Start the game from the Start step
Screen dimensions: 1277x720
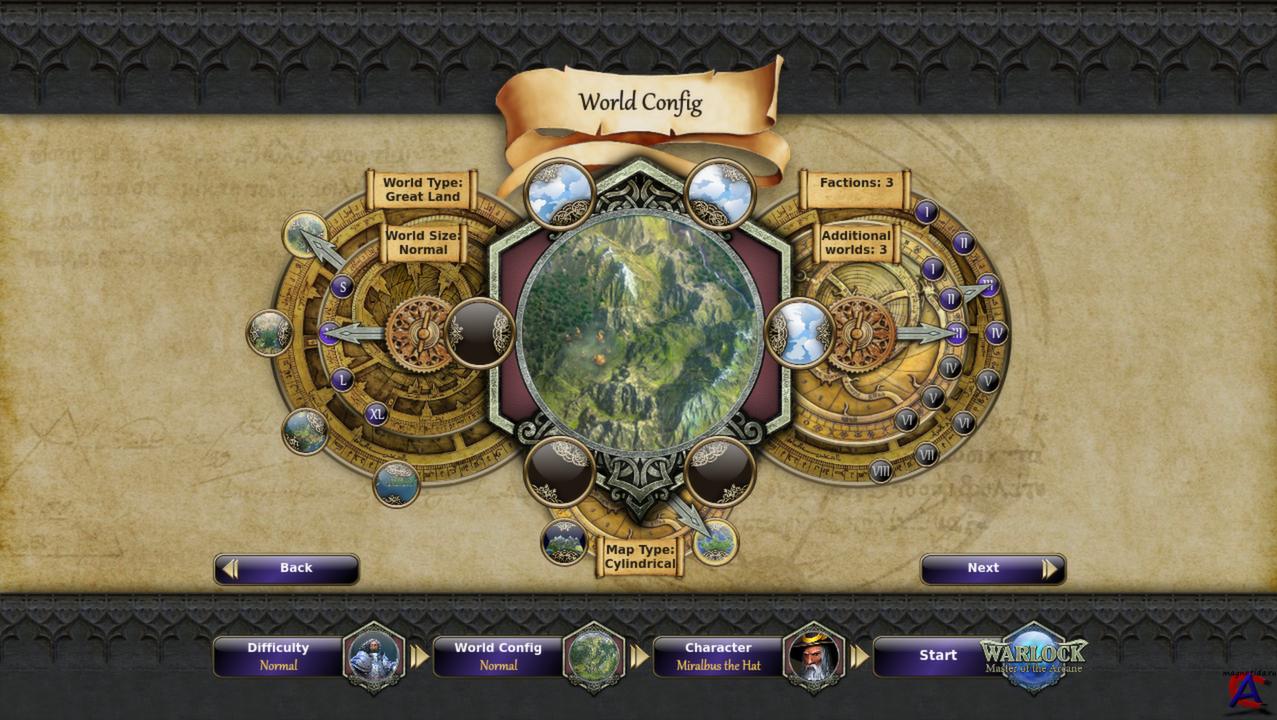pyautogui.click(x=938, y=656)
